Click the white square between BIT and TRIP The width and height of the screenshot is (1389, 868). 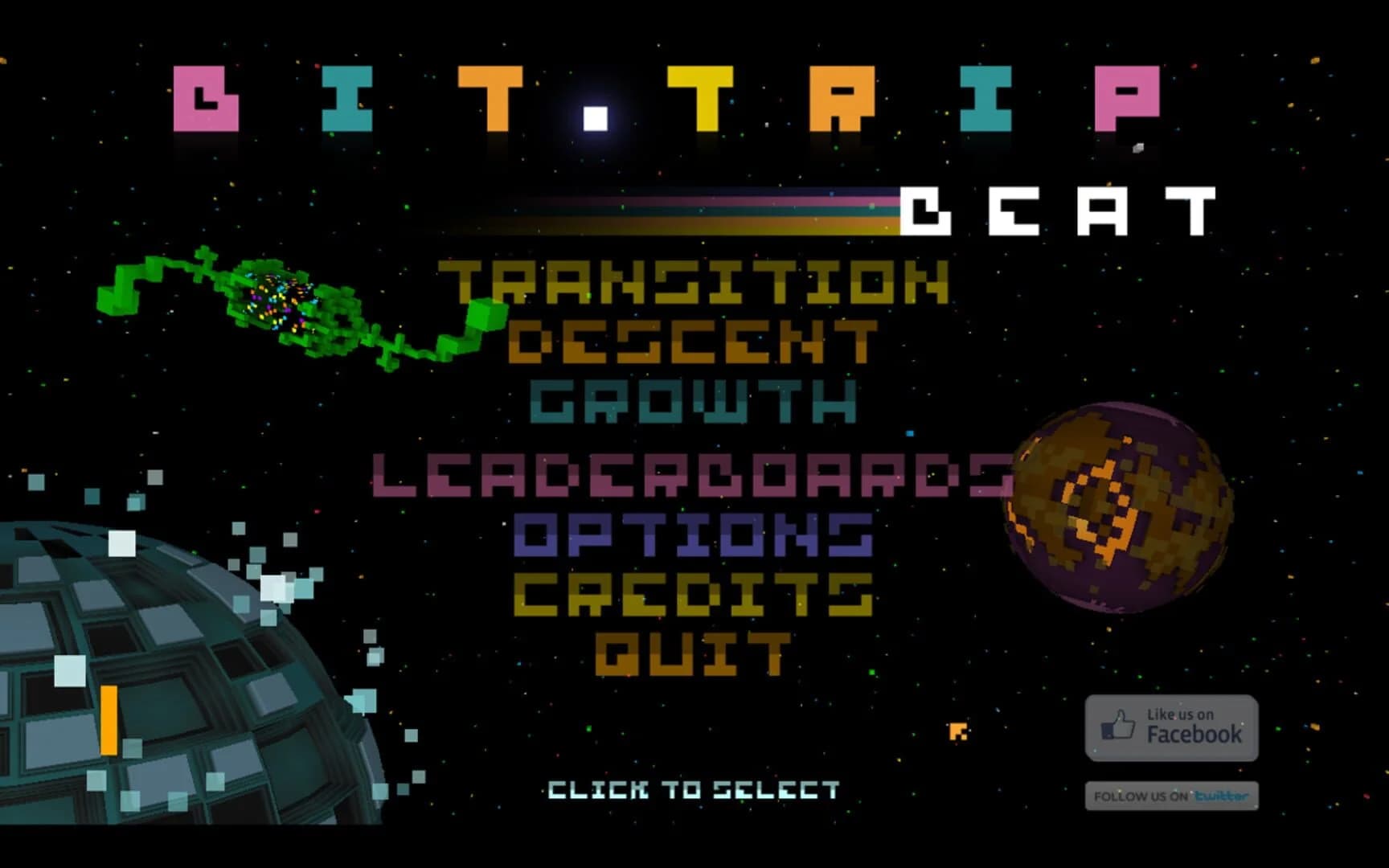pyautogui.click(x=595, y=117)
